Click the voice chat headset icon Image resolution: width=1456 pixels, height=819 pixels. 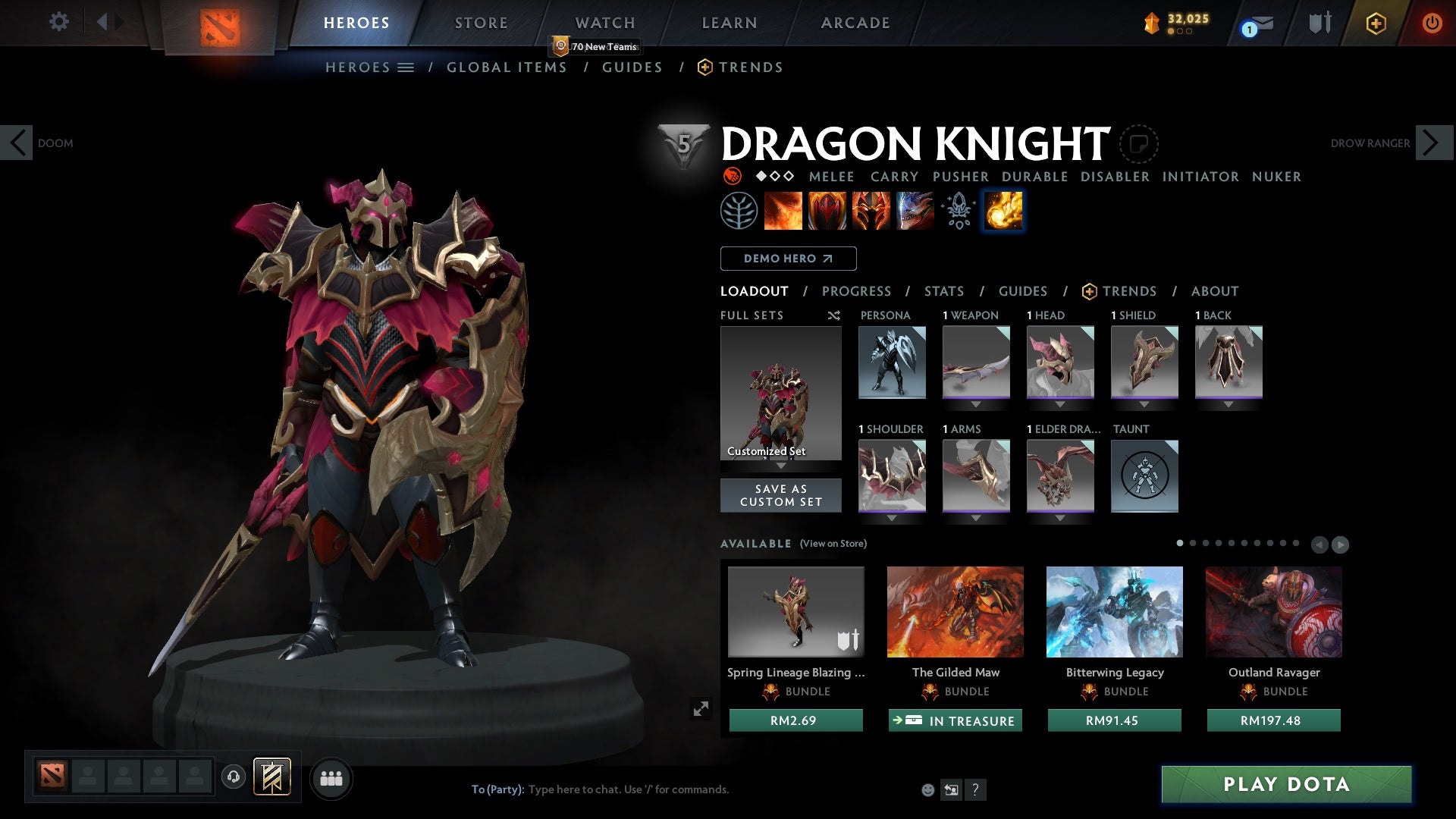(233, 777)
